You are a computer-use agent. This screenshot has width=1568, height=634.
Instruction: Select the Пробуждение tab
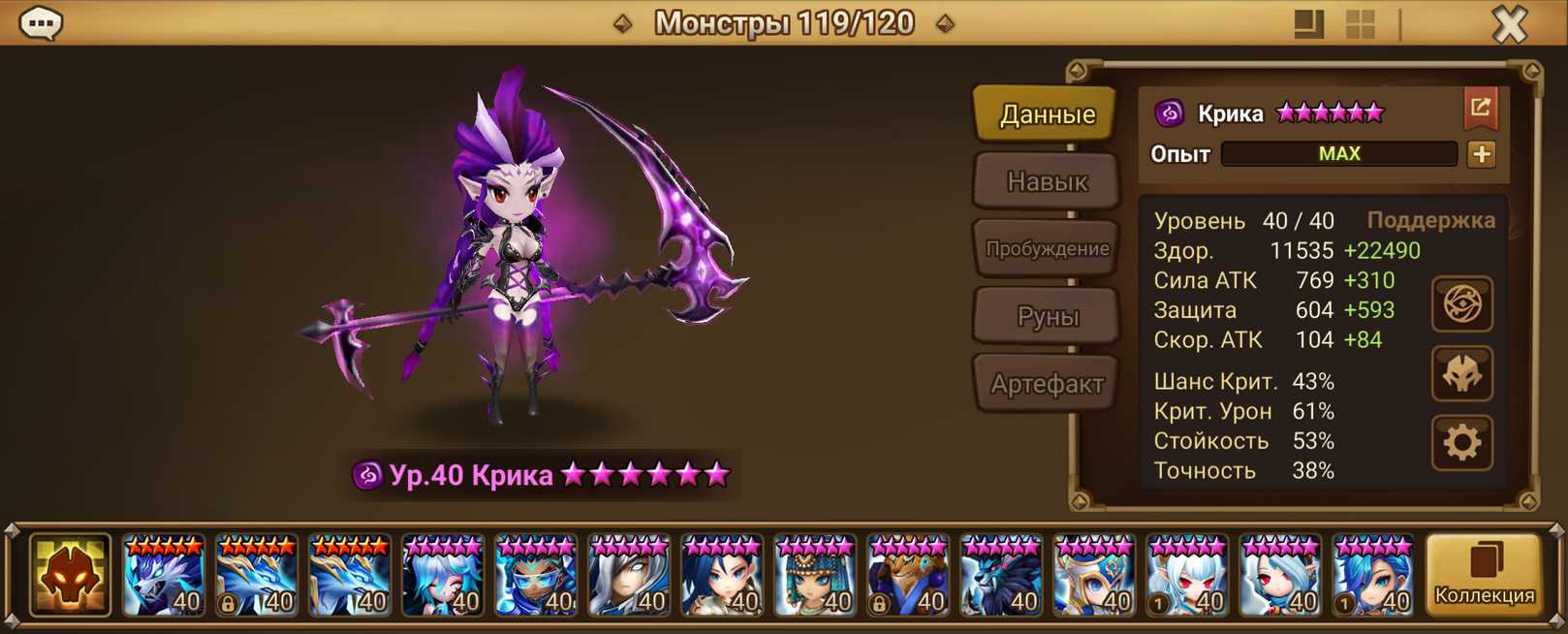pos(1047,248)
